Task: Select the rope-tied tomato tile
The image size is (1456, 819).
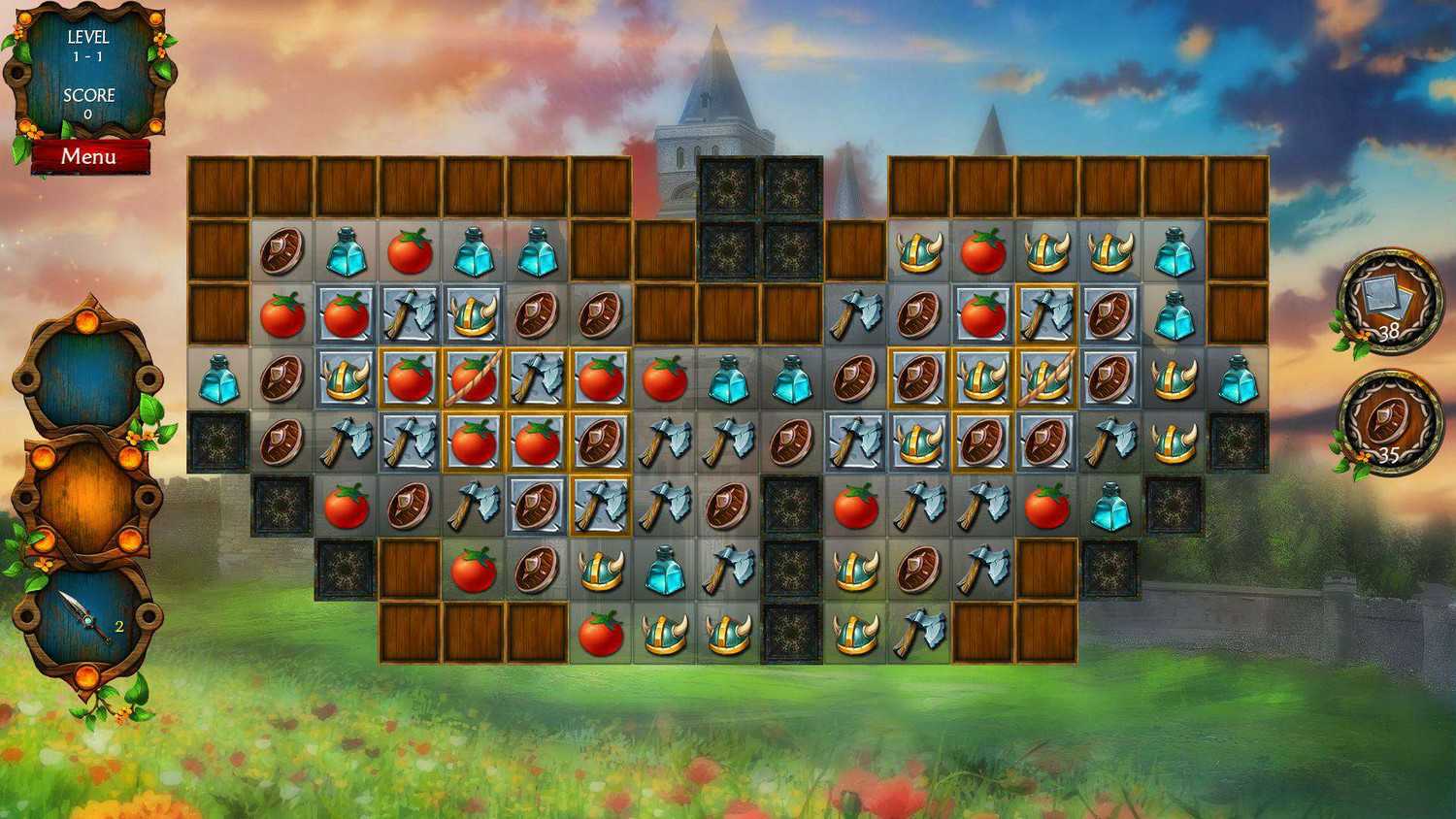Action: click(x=474, y=378)
